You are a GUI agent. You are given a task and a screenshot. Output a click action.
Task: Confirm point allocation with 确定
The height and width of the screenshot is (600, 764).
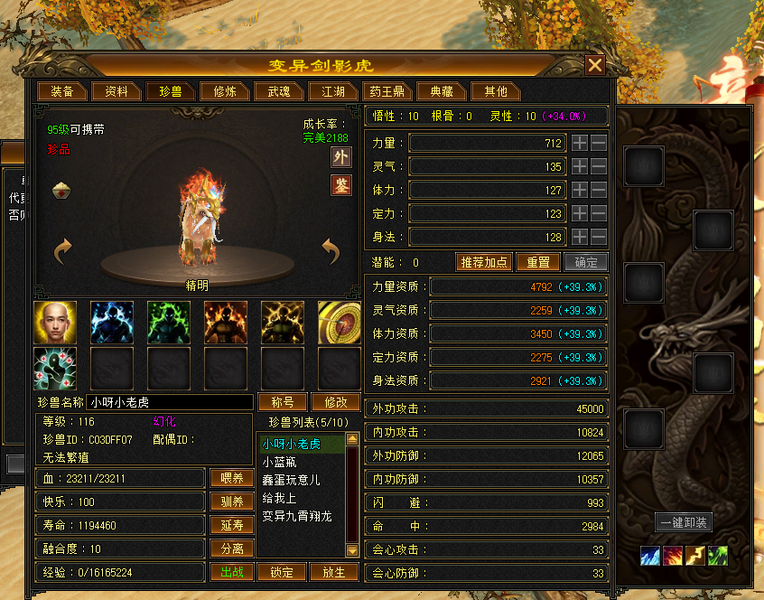click(x=585, y=262)
